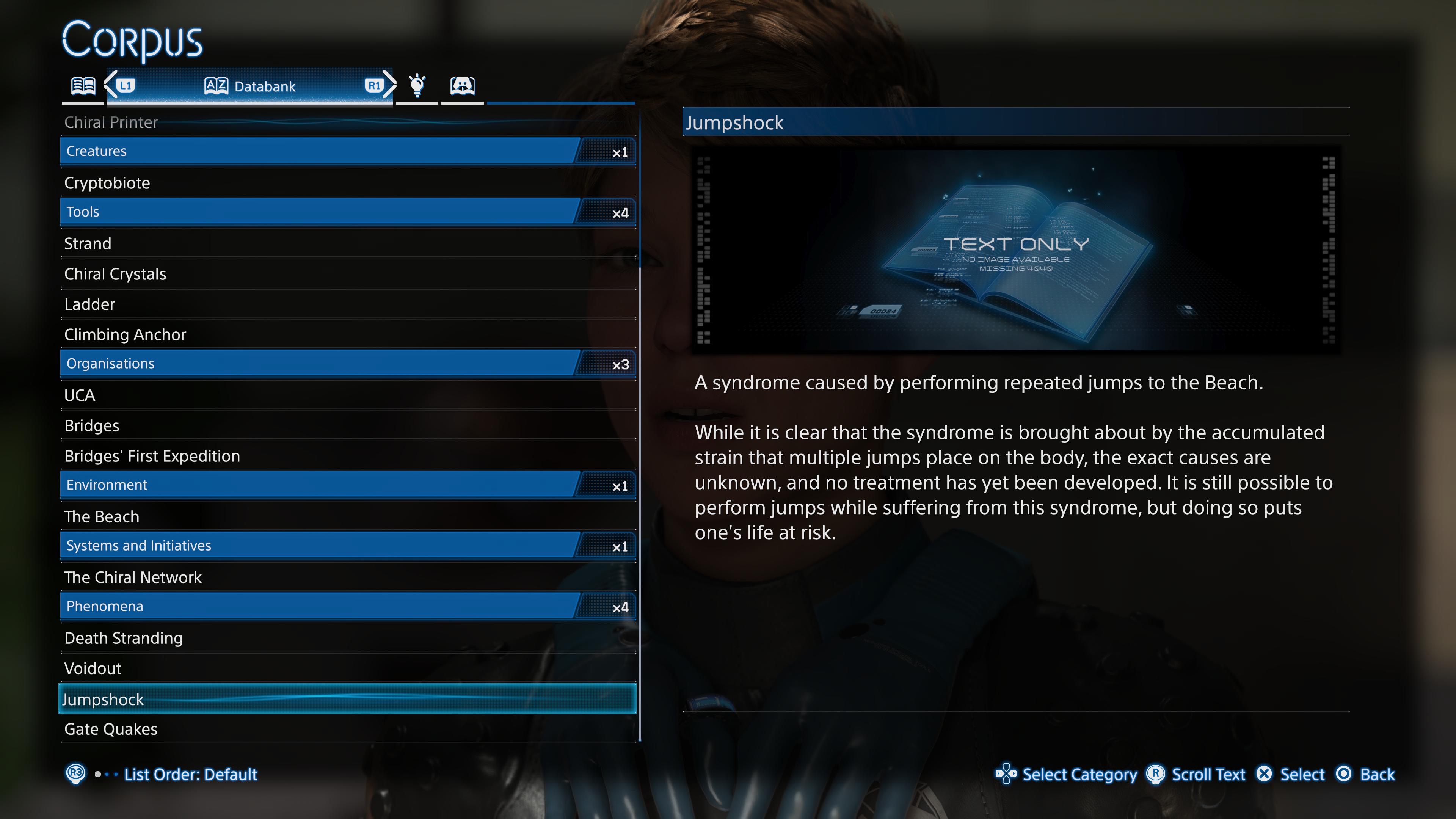The height and width of the screenshot is (819, 1456).
Task: Open The Beach entry
Action: click(102, 516)
